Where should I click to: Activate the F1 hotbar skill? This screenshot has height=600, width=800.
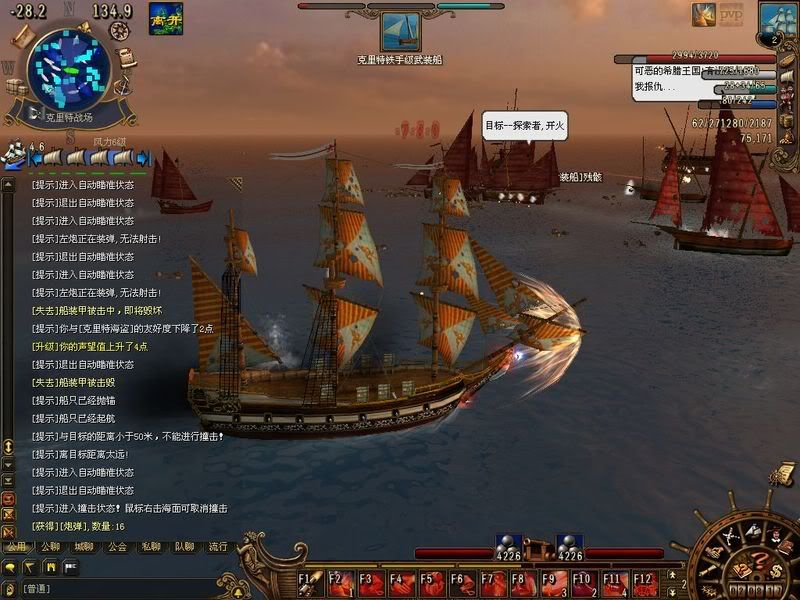pyautogui.click(x=311, y=582)
